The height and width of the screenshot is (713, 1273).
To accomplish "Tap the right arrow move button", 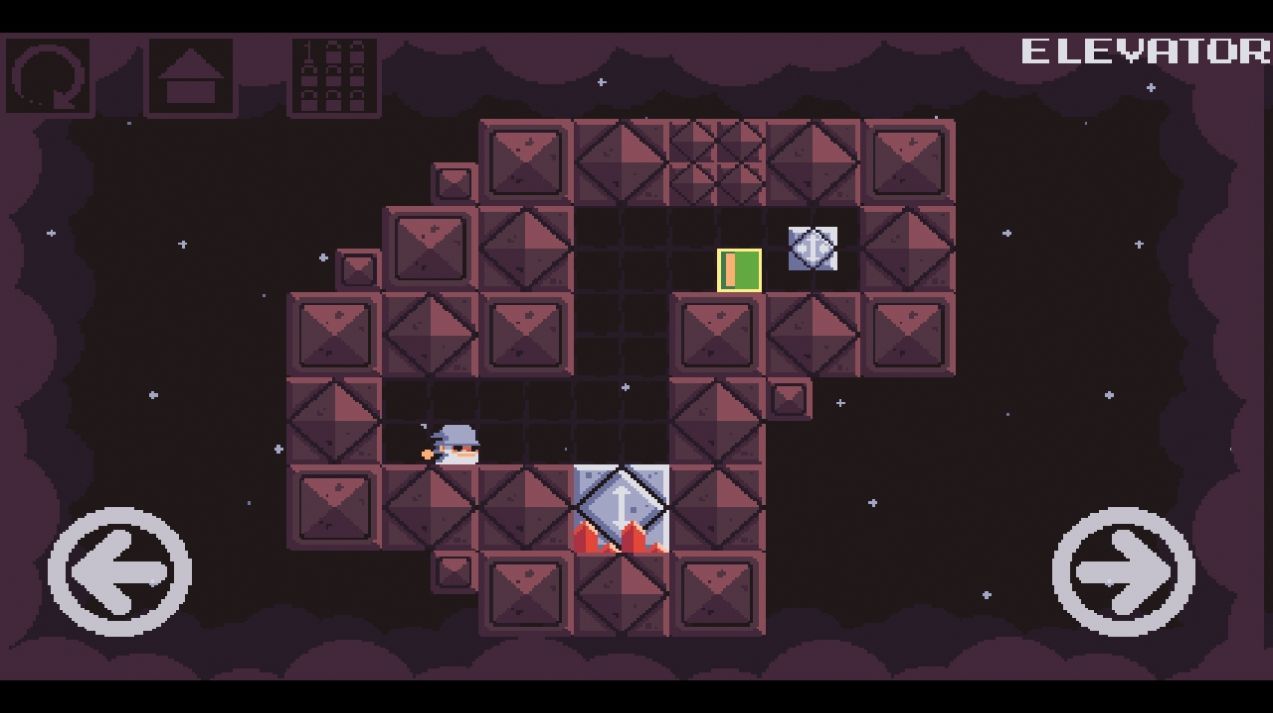I will tap(1123, 571).
